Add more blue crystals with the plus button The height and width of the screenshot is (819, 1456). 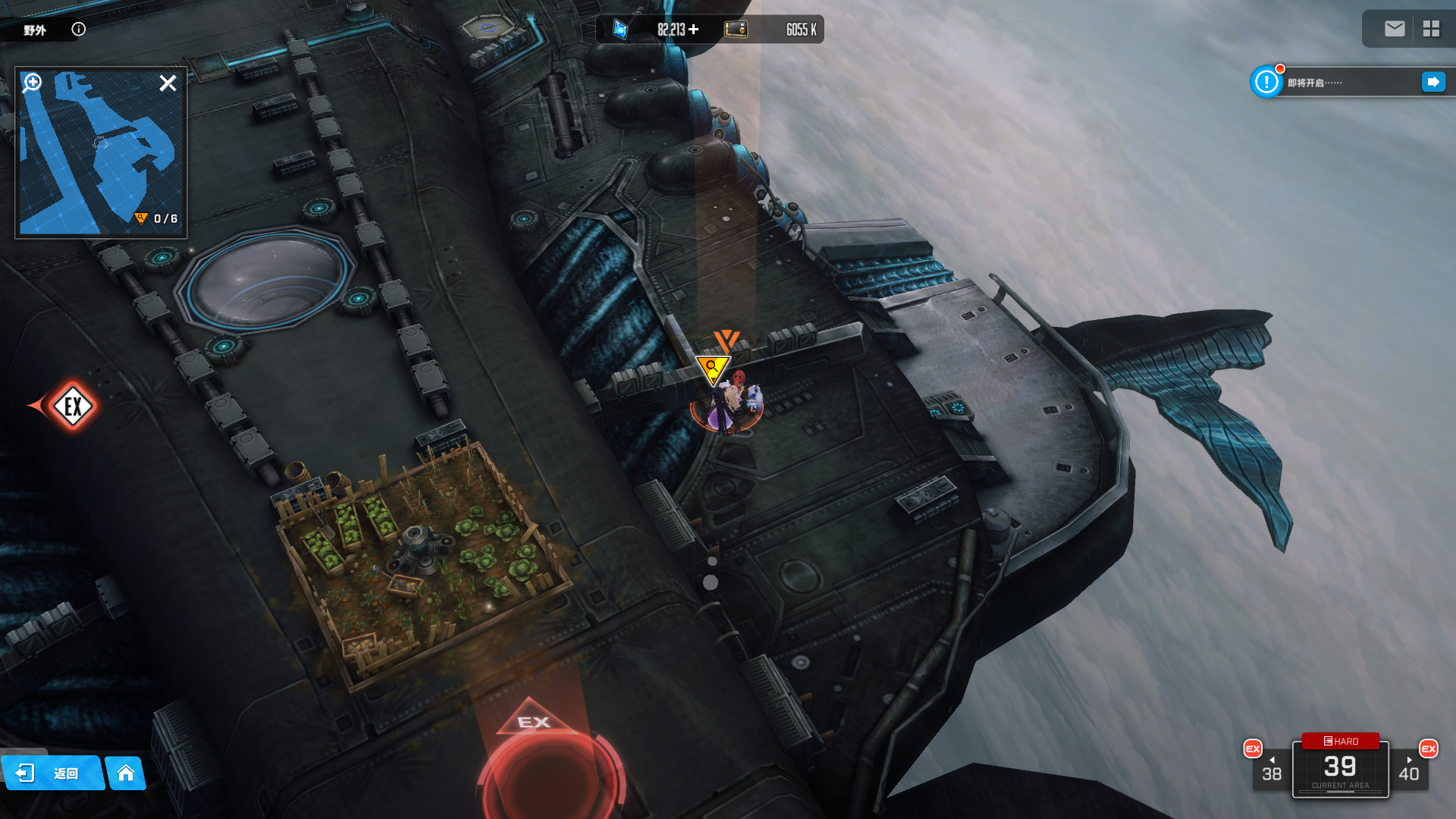point(694,30)
